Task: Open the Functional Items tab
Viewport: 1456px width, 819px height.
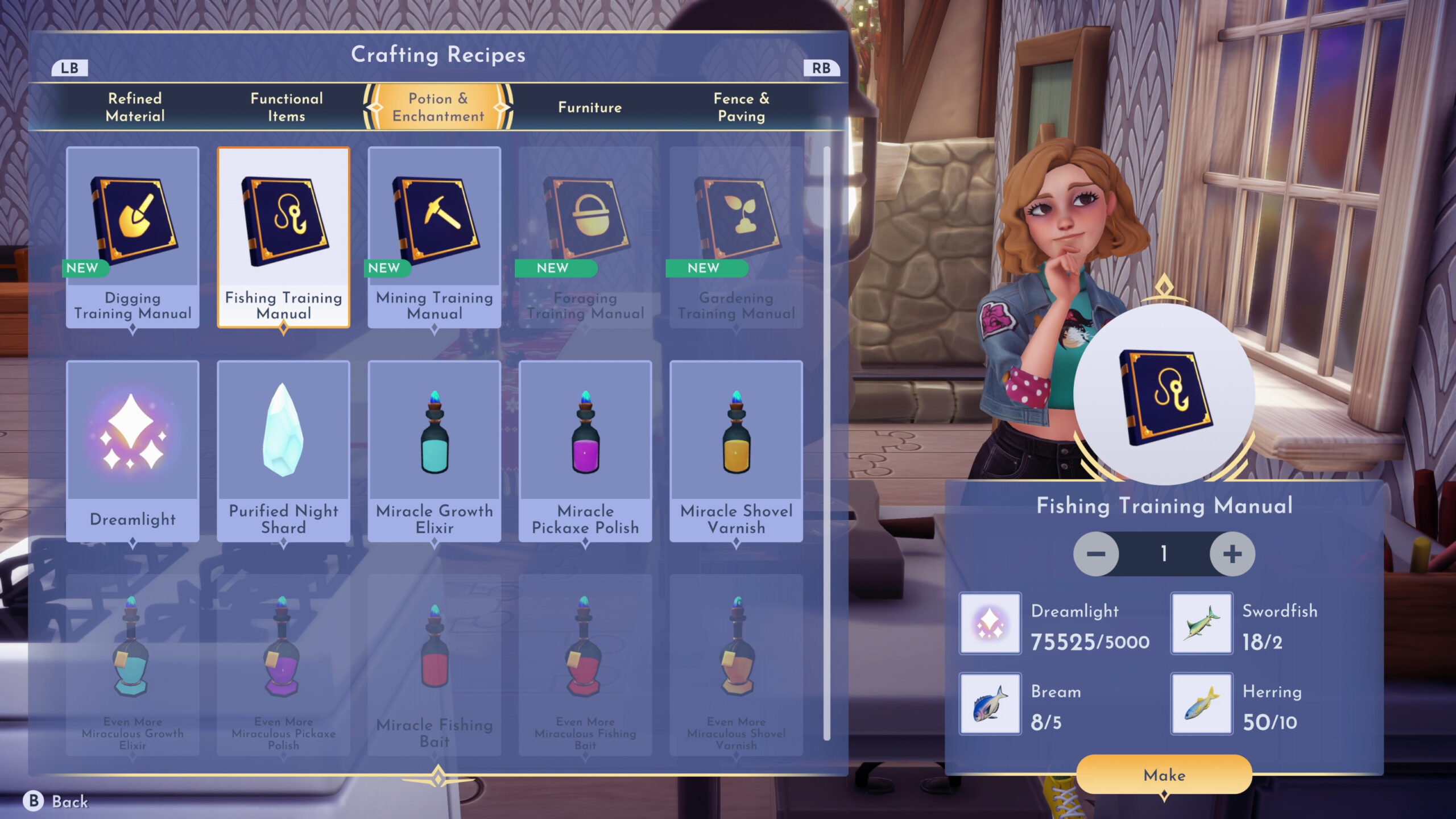Action: pos(287,107)
